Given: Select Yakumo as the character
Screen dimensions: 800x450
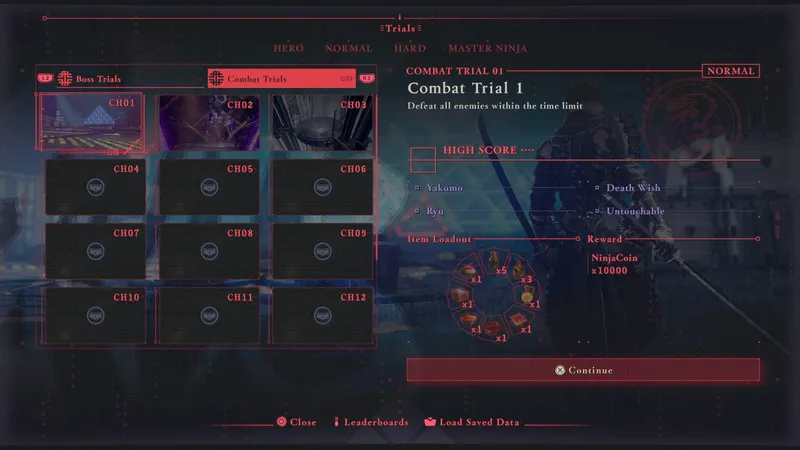Looking at the screenshot, I should point(444,187).
